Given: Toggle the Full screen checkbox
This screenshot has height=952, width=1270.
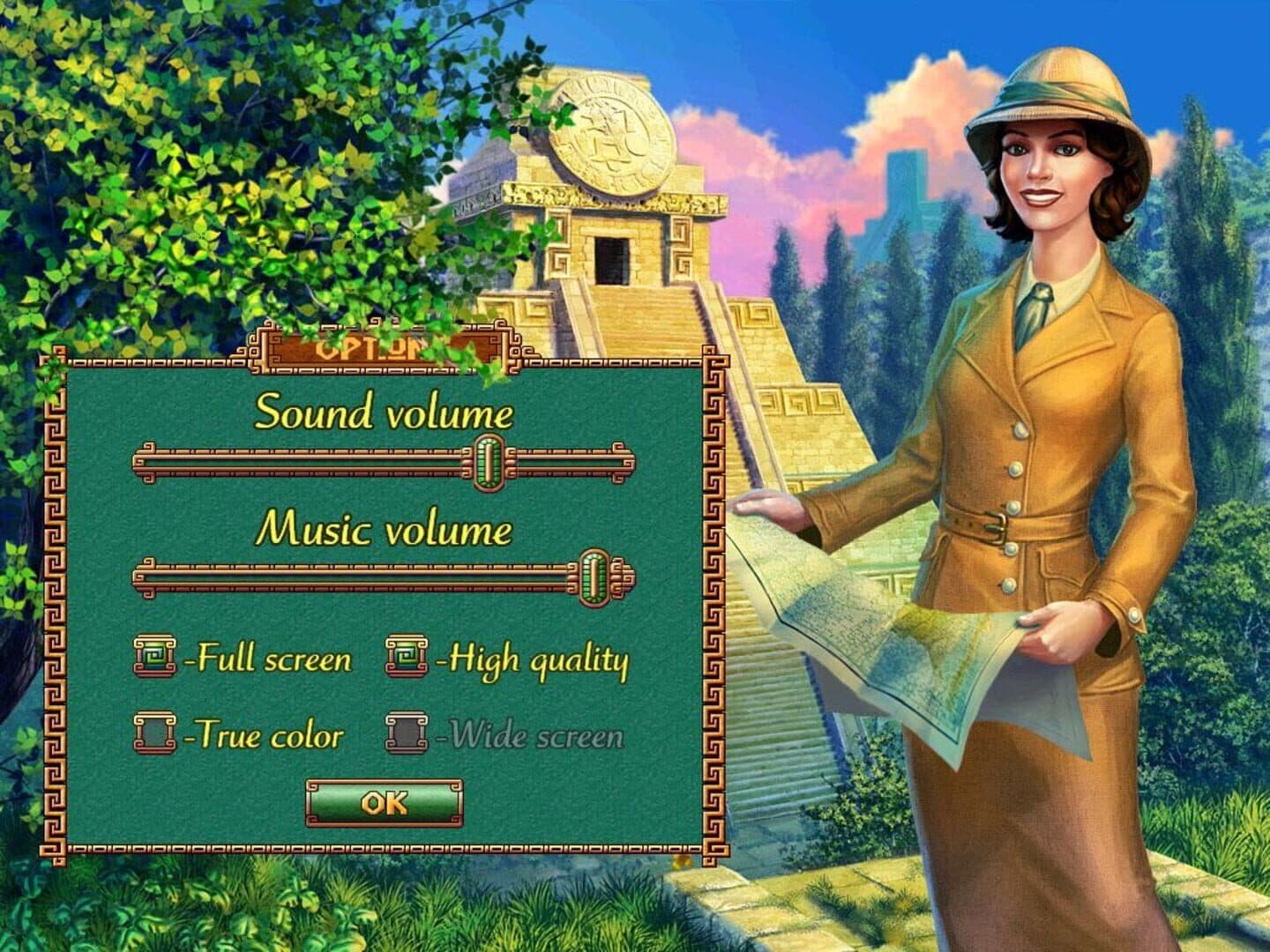Looking at the screenshot, I should [x=154, y=658].
